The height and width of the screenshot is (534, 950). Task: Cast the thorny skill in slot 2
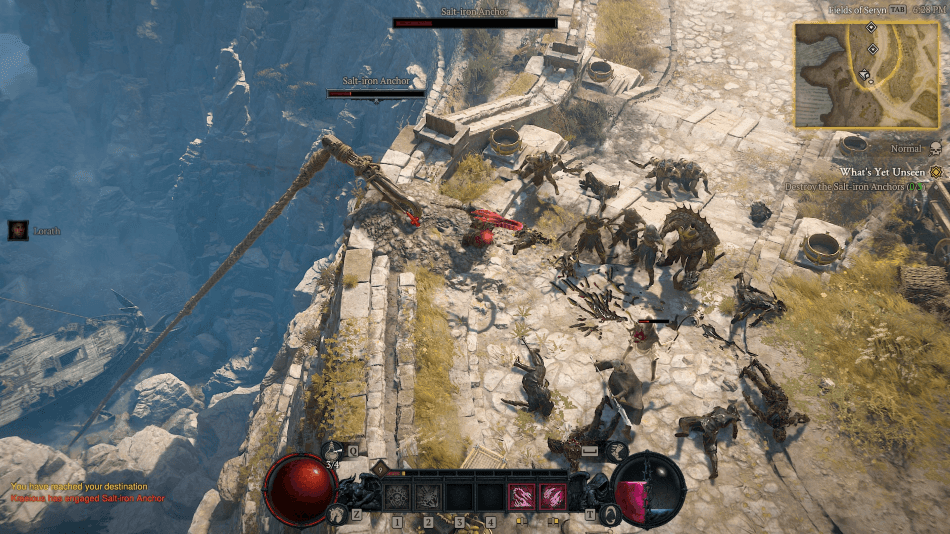428,496
